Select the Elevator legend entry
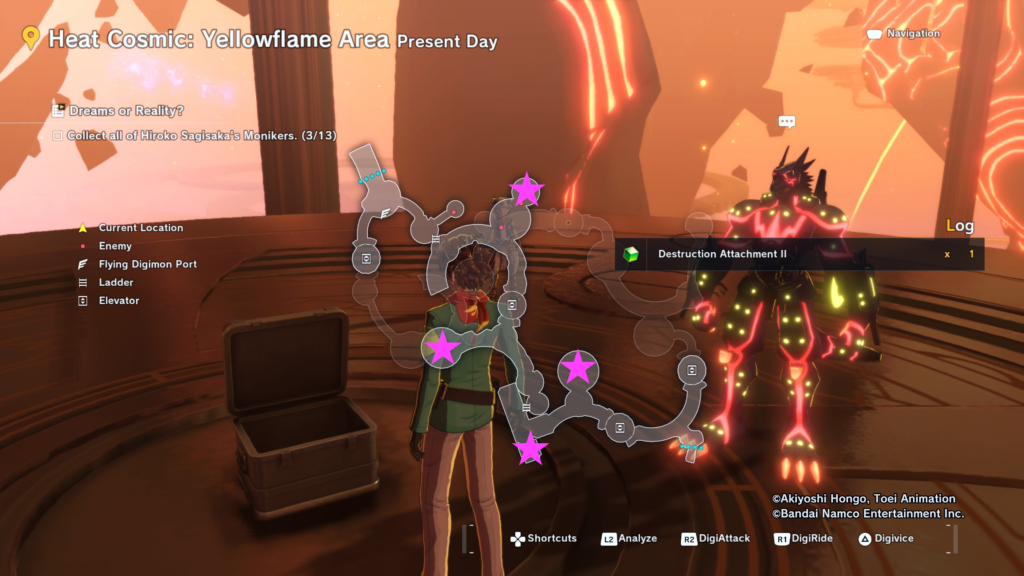 [x=118, y=301]
